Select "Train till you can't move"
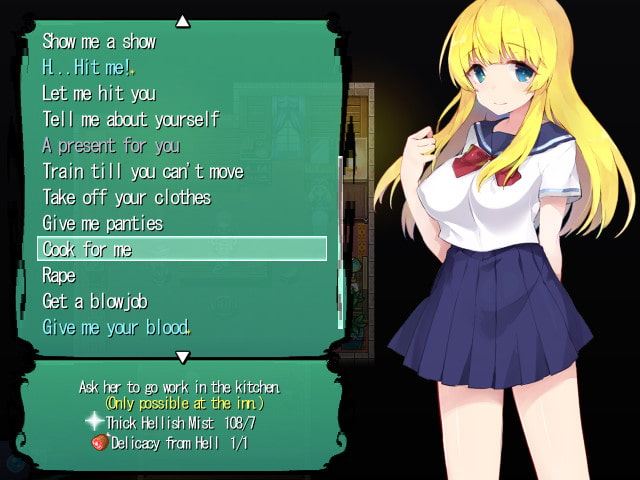This screenshot has height=480, width=640. 142,172
